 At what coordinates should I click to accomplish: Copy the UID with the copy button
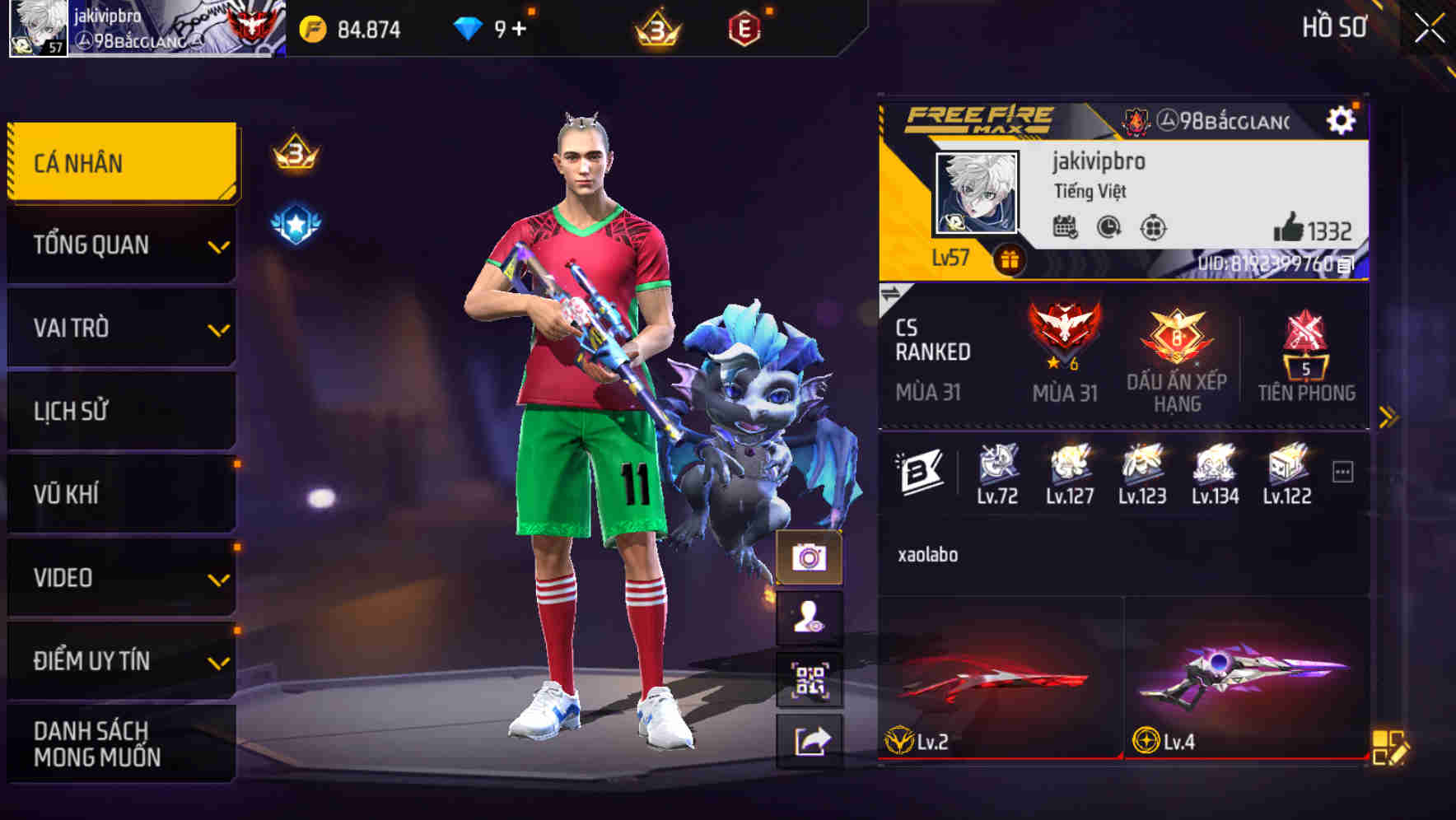pyautogui.click(x=1345, y=266)
